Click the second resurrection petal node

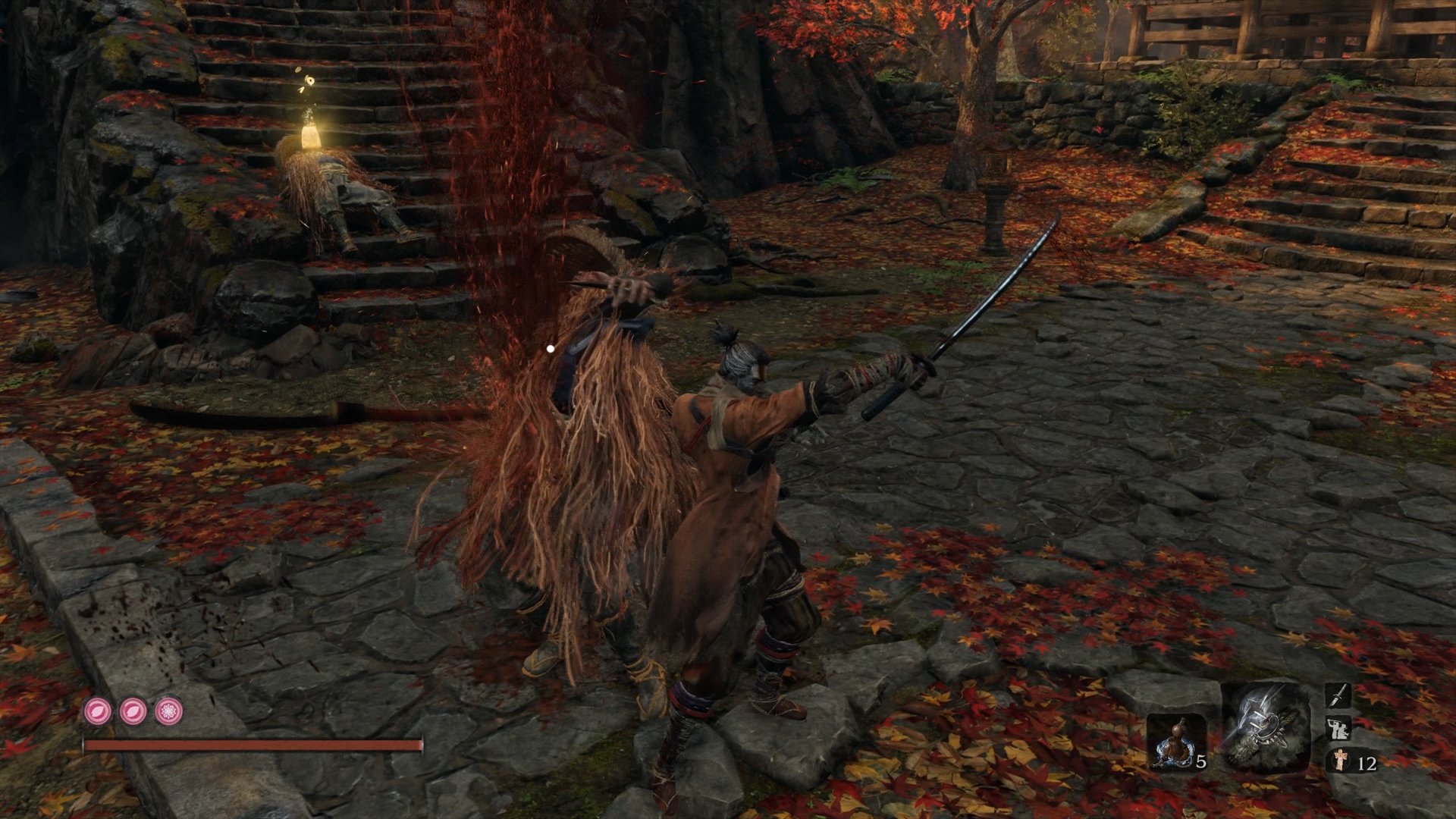(132, 711)
